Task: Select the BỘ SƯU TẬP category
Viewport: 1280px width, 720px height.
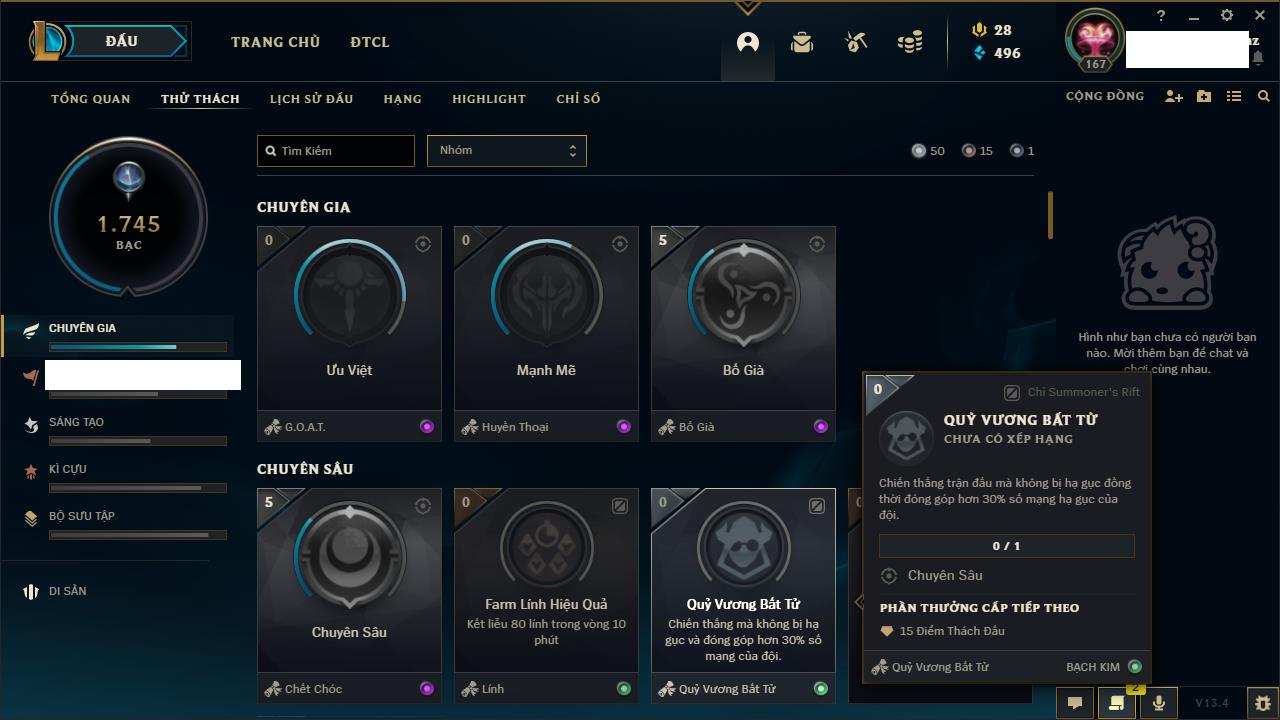Action: click(x=82, y=516)
